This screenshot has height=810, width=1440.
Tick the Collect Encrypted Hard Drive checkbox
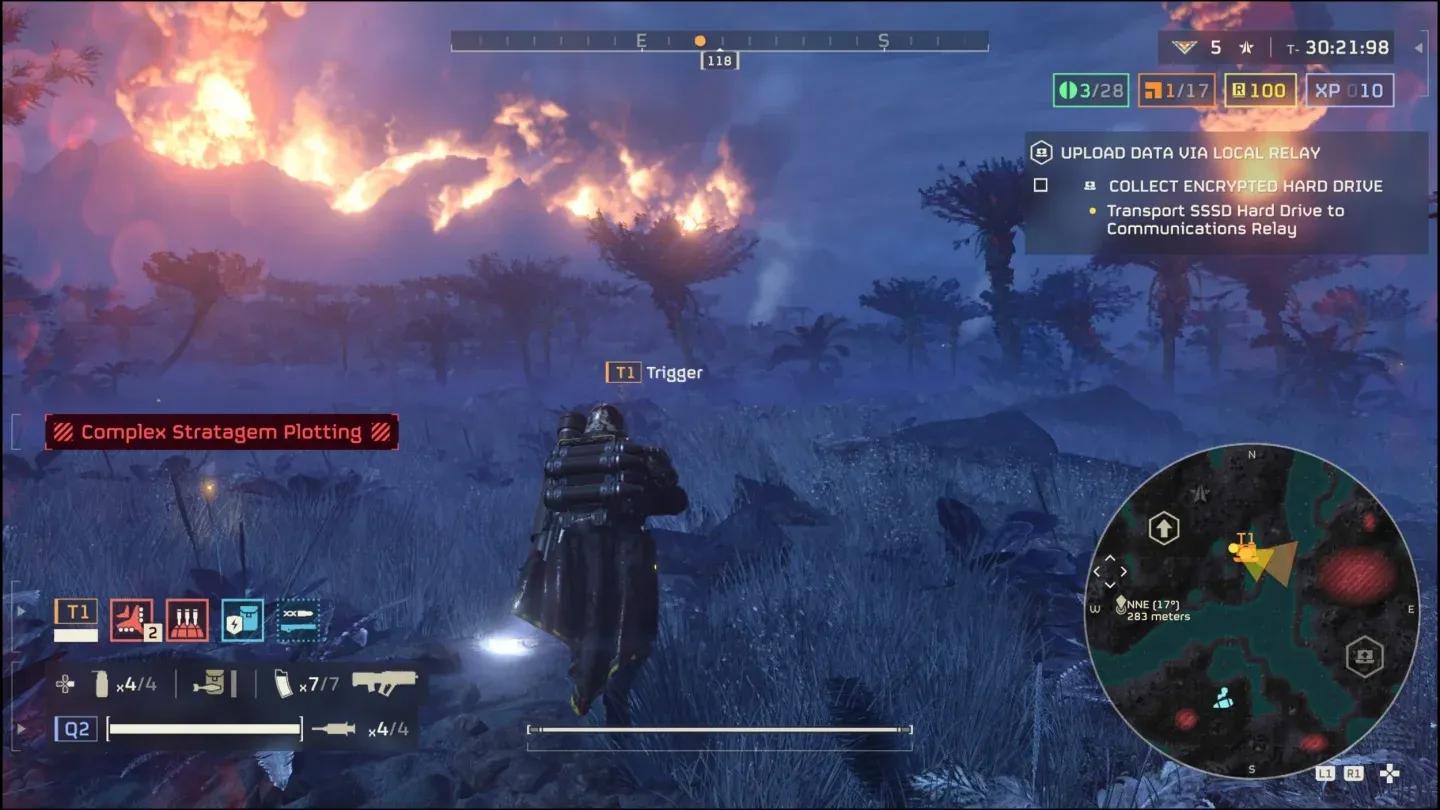tap(1041, 186)
